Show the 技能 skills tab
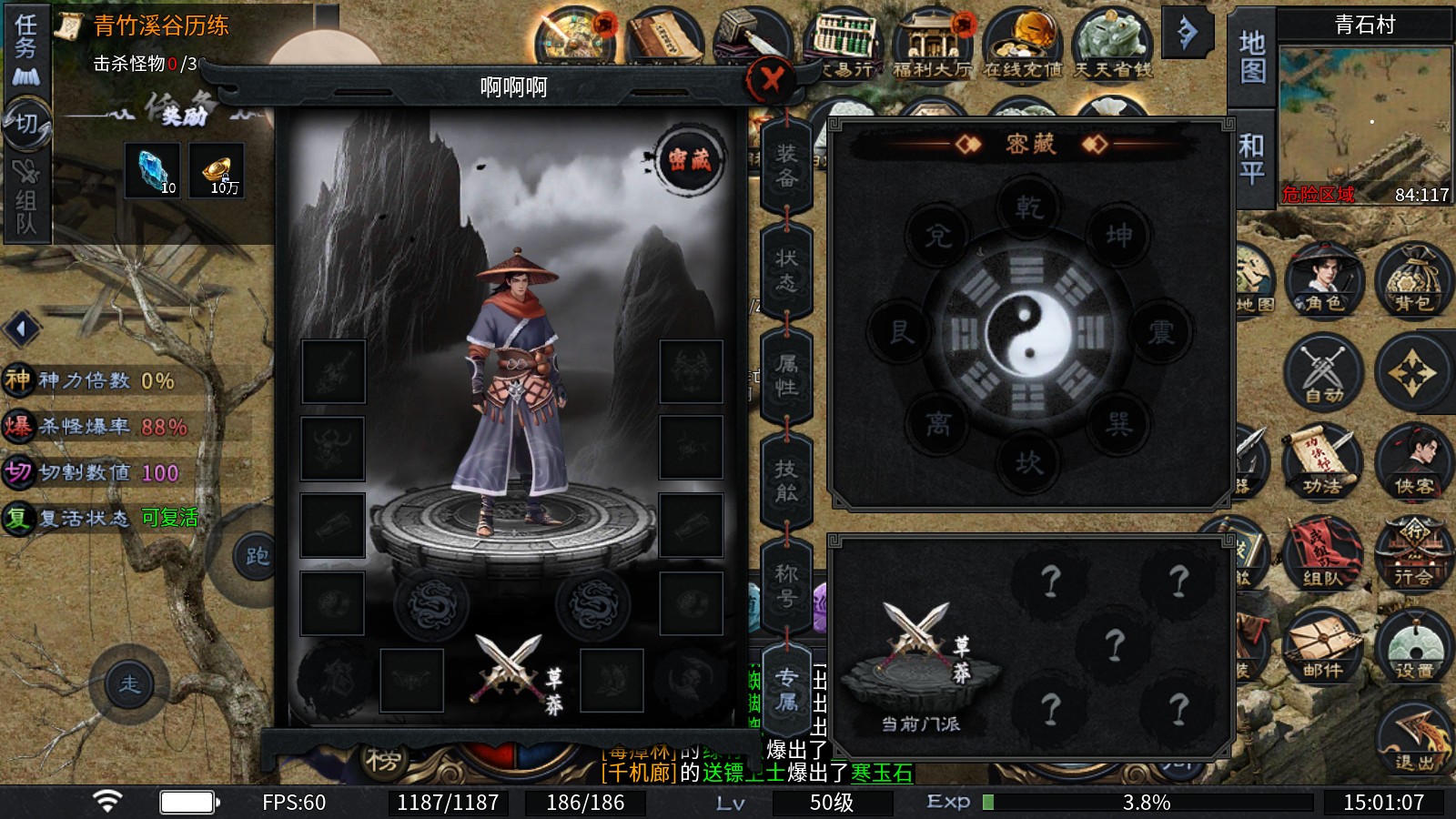Screen dimensions: 1456x819 (786, 480)
